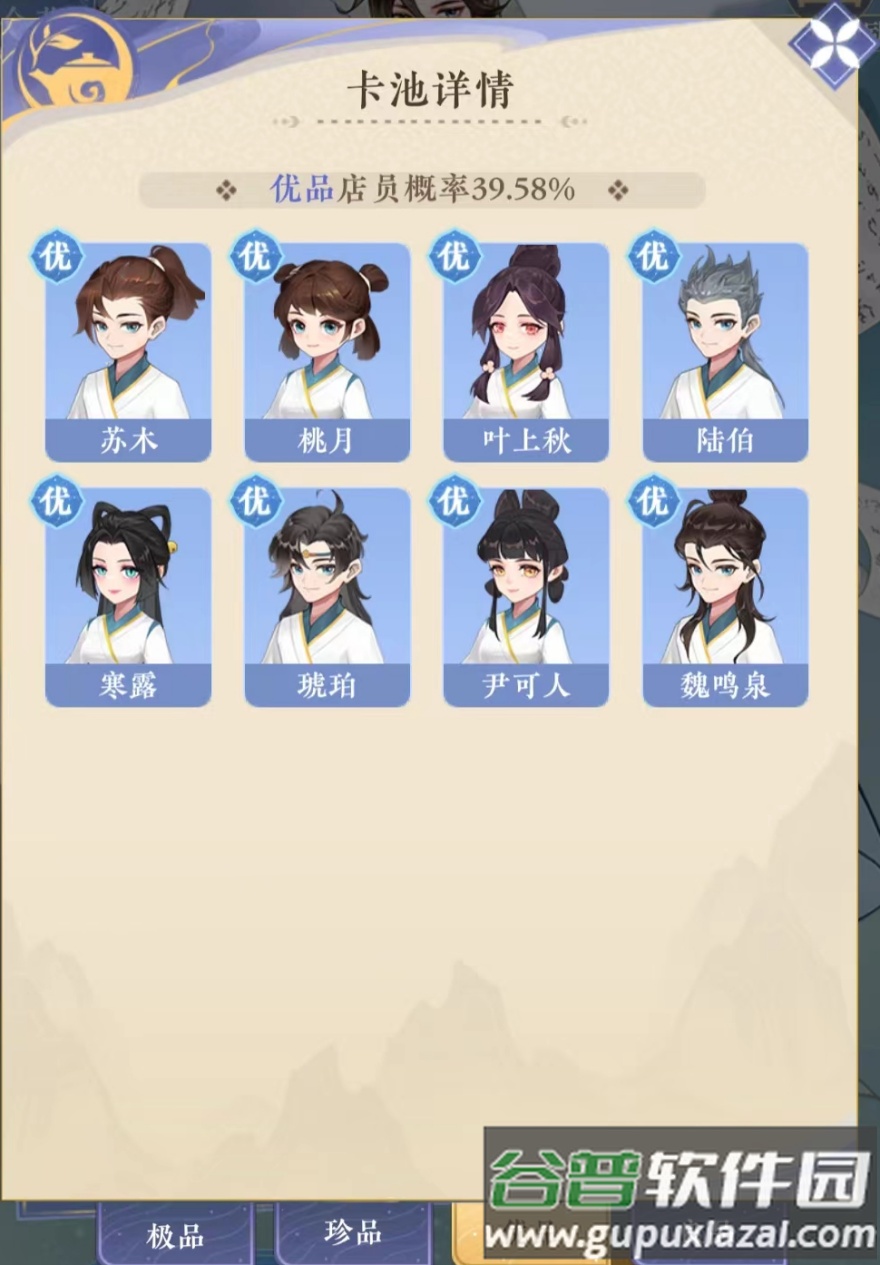View the 魏鸣泉 character card

[725, 596]
